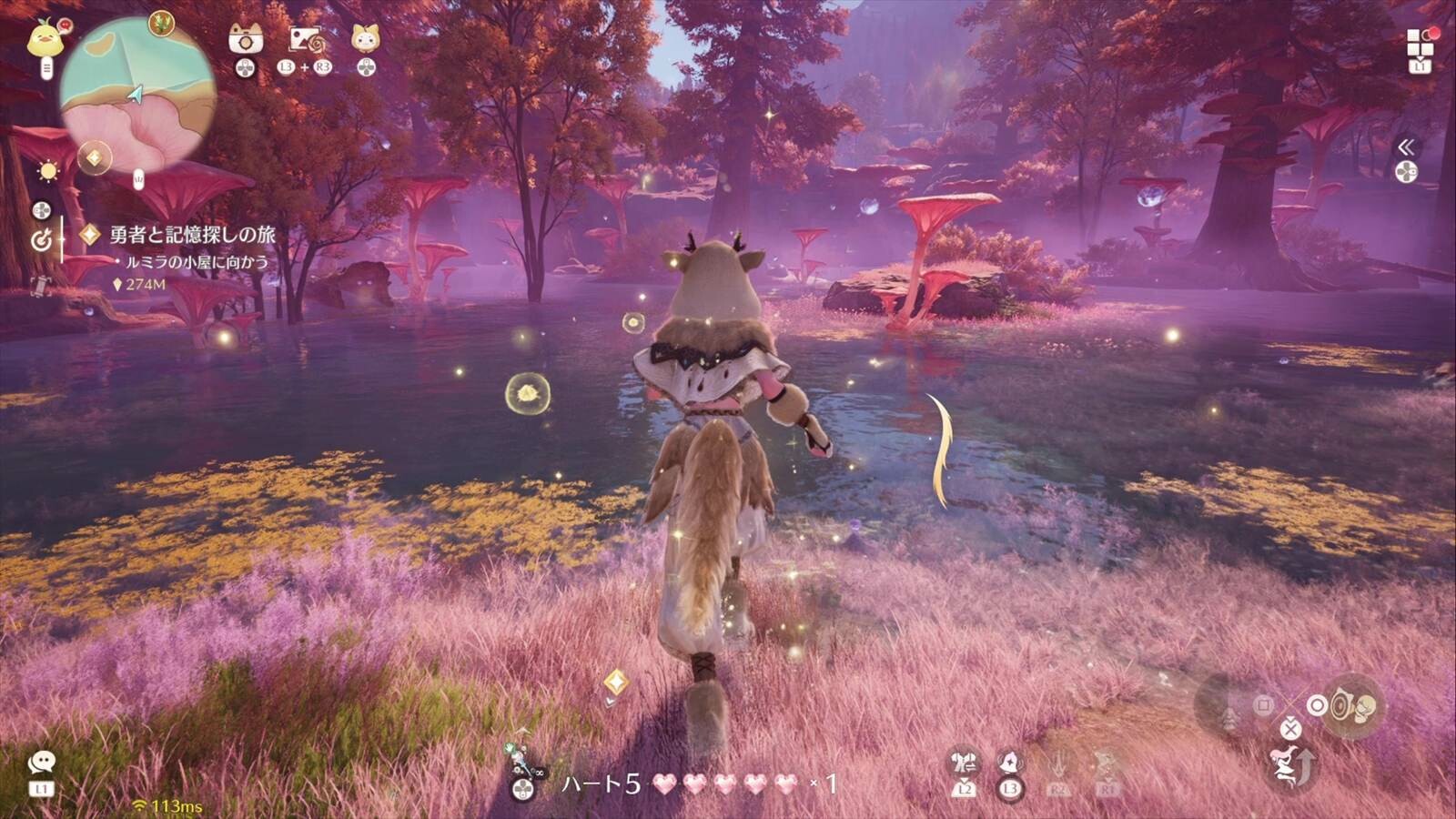Select the yellow cat face Momo icon
Viewport: 1456px width, 819px height.
click(365, 39)
